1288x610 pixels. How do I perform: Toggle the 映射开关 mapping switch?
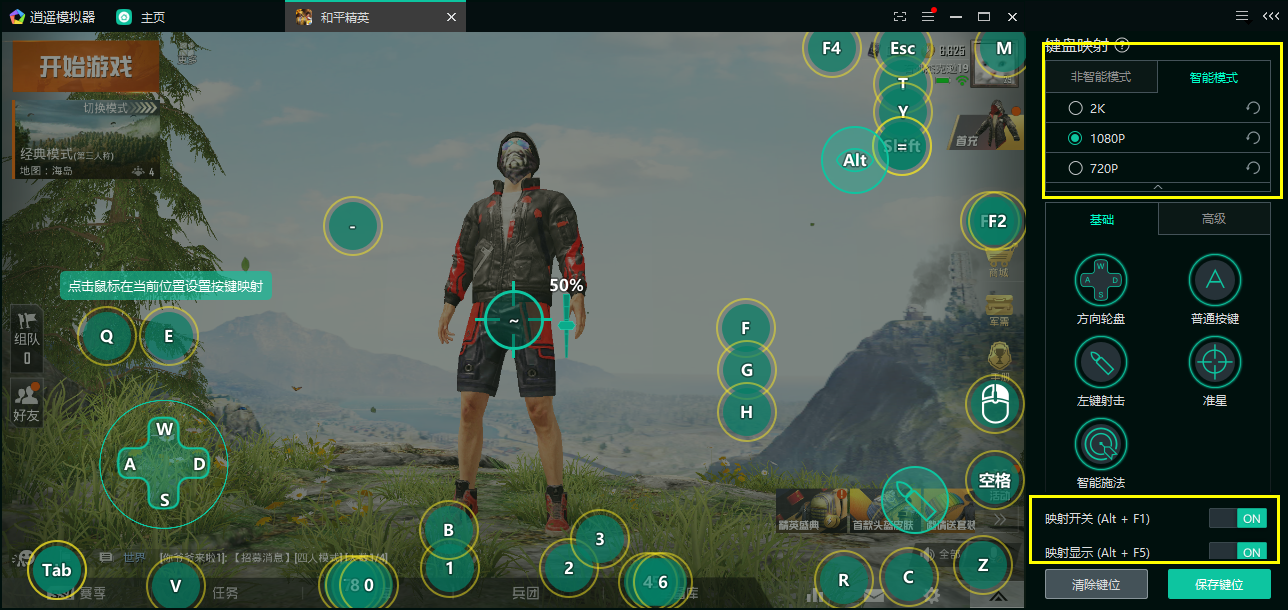coord(1237,518)
